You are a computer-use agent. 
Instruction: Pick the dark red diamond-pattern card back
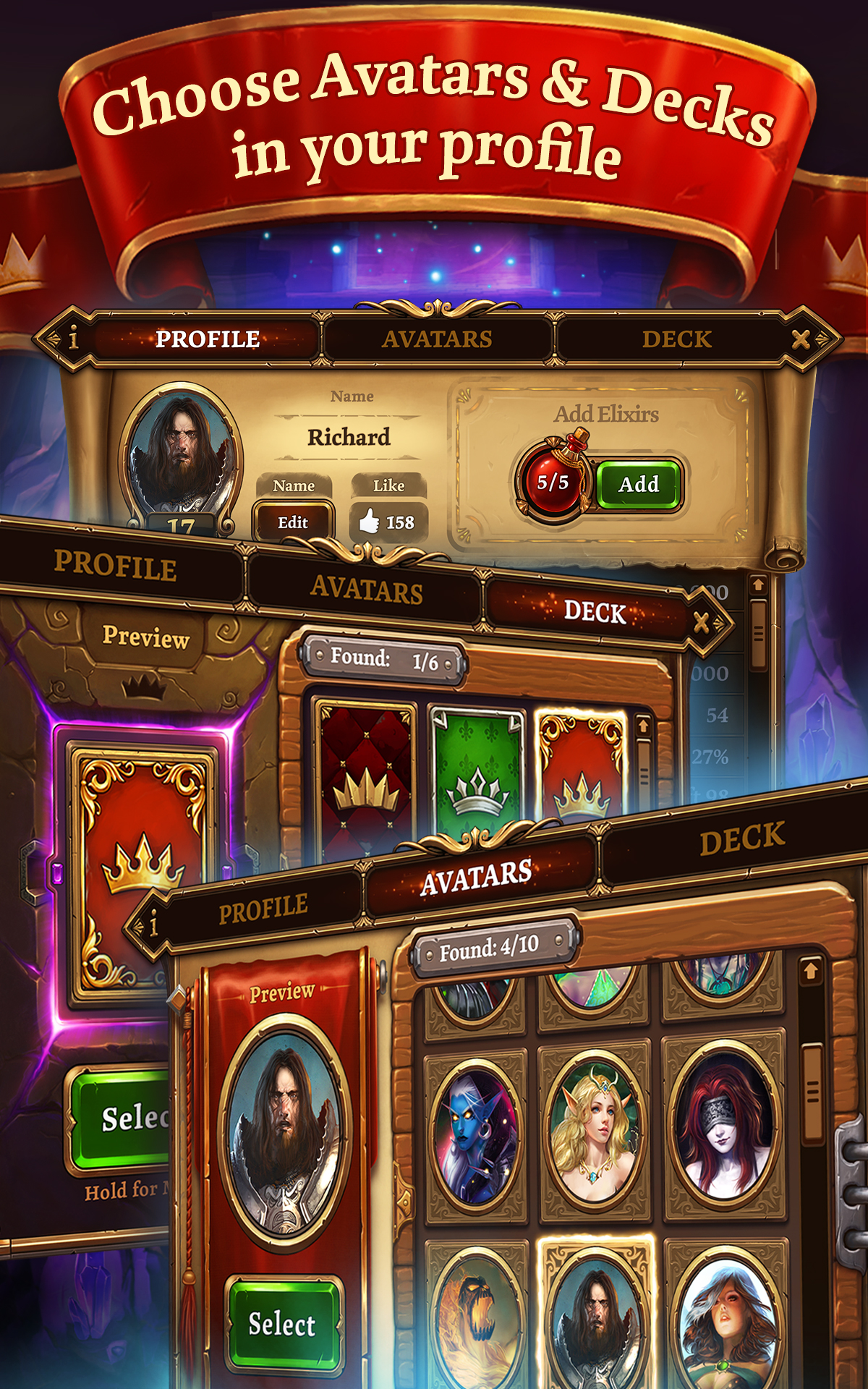coord(365,774)
